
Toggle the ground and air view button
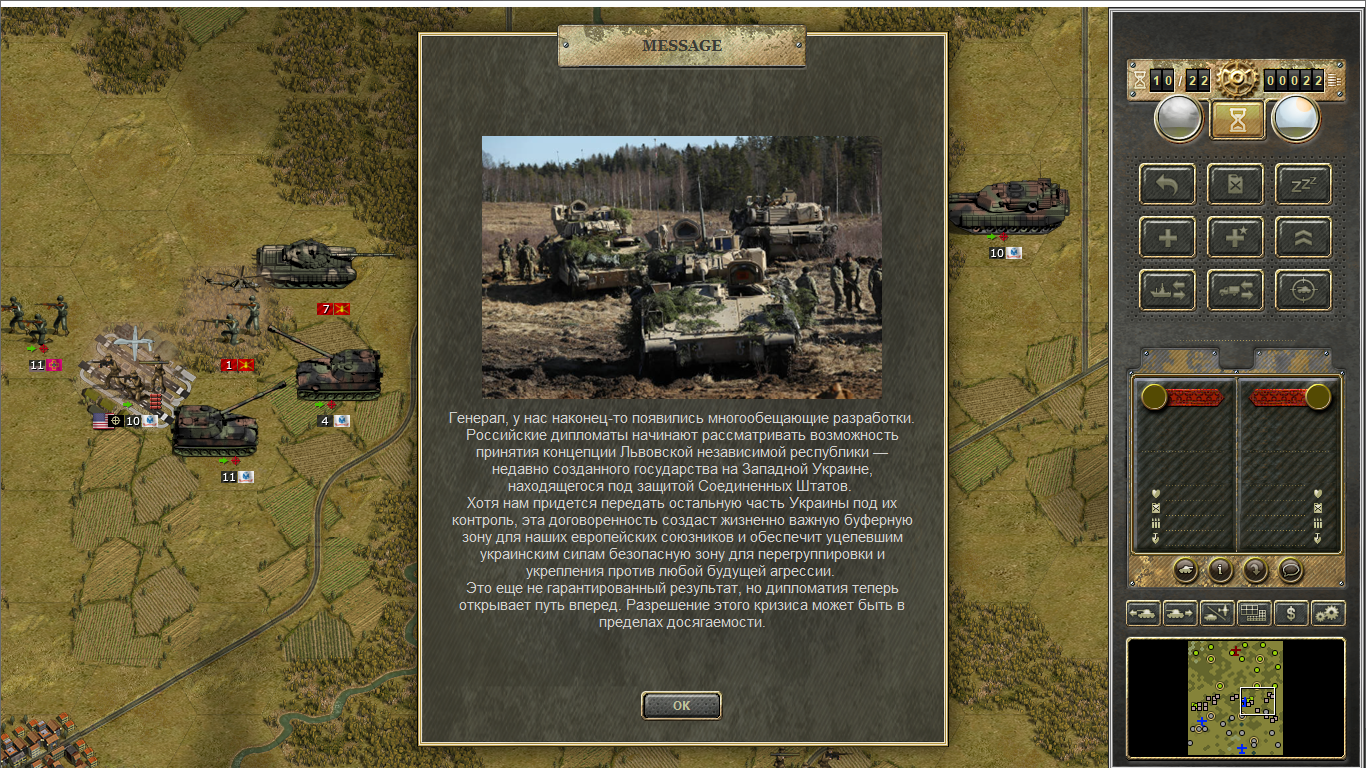tap(1217, 613)
